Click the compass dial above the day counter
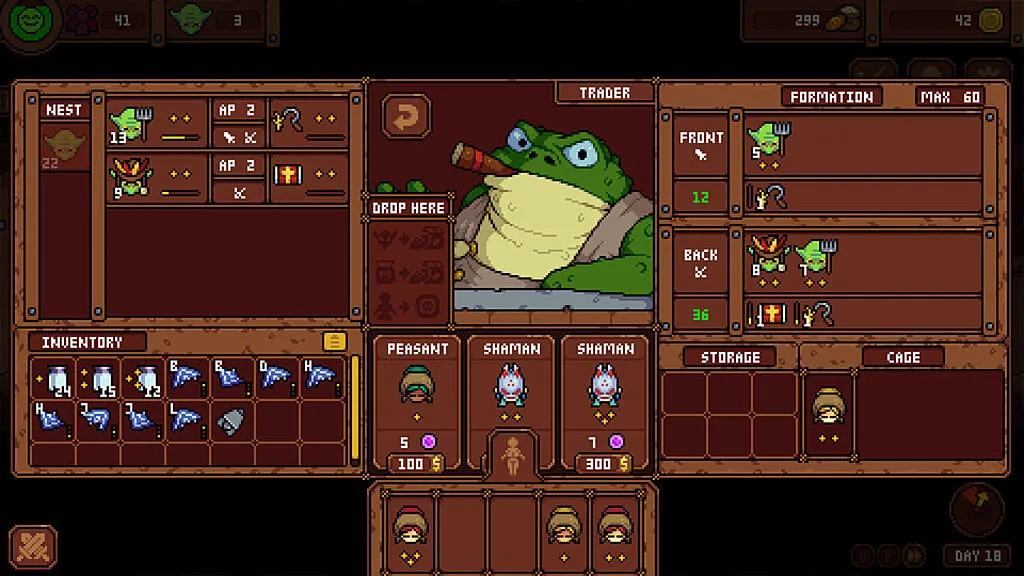 pos(976,508)
